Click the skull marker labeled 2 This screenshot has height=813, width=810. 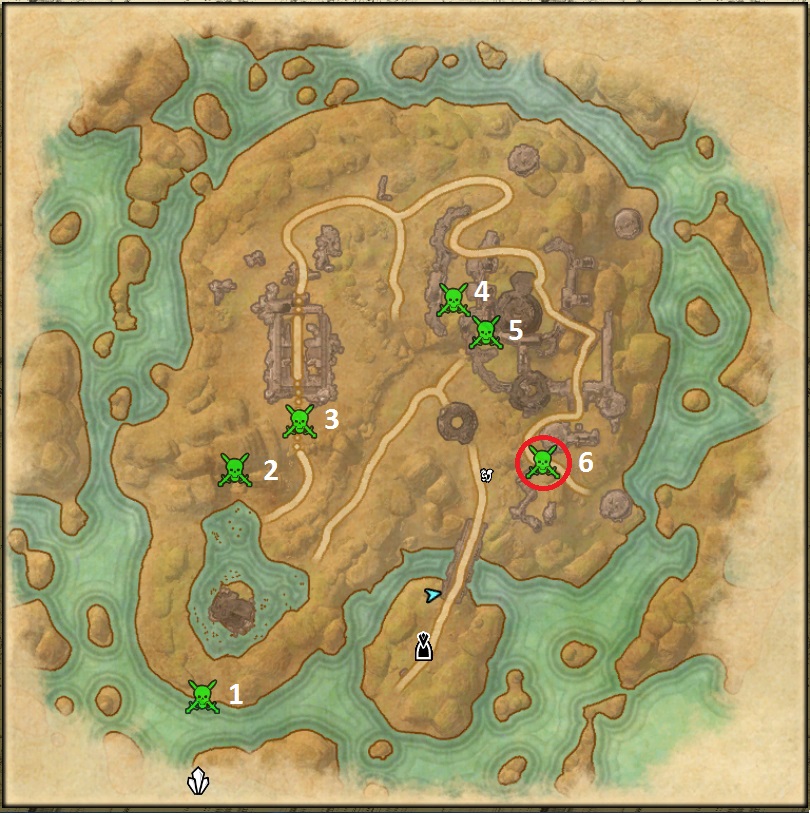235,469
